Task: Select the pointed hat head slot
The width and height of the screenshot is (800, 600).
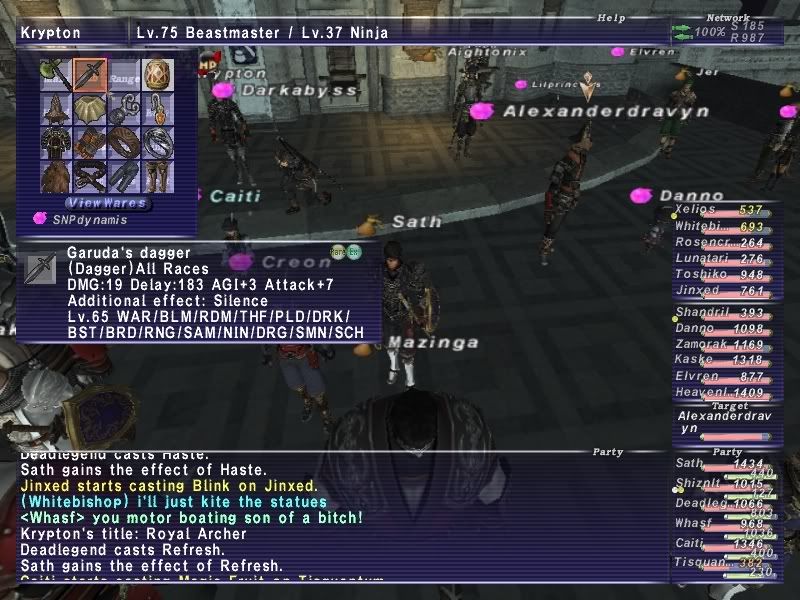Action: (x=56, y=108)
